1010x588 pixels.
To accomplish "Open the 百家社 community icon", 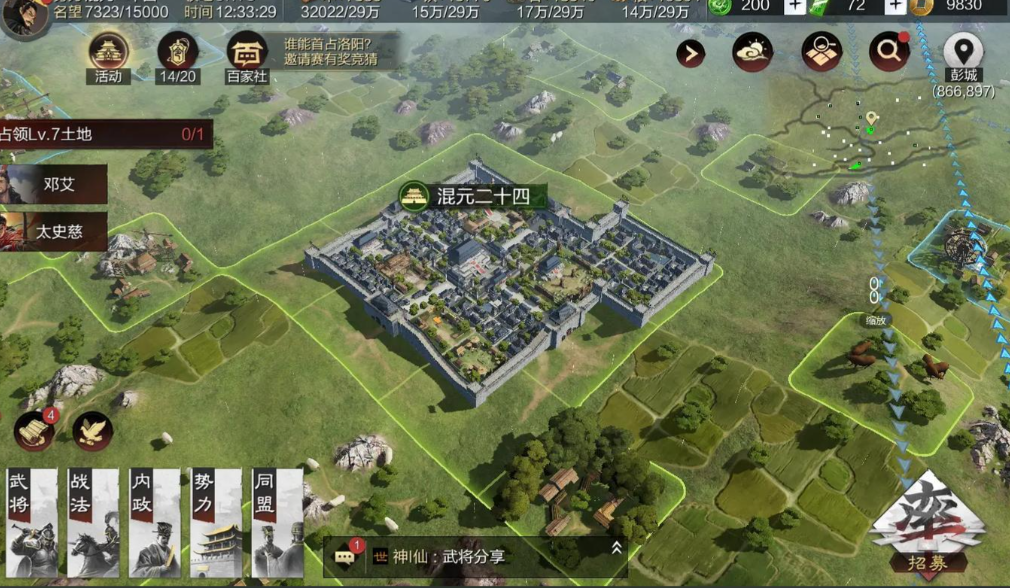I will pos(246,55).
